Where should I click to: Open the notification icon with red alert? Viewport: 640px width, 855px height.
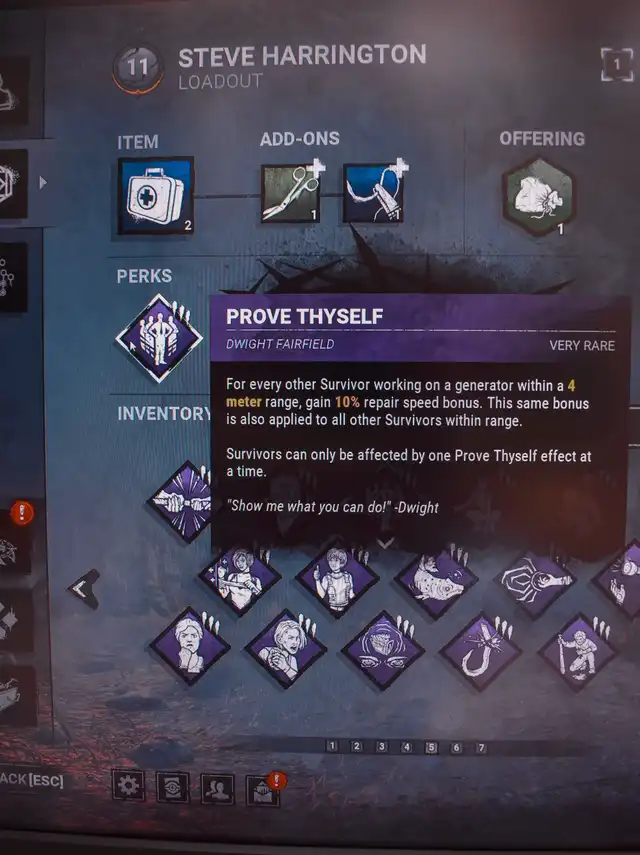point(261,789)
